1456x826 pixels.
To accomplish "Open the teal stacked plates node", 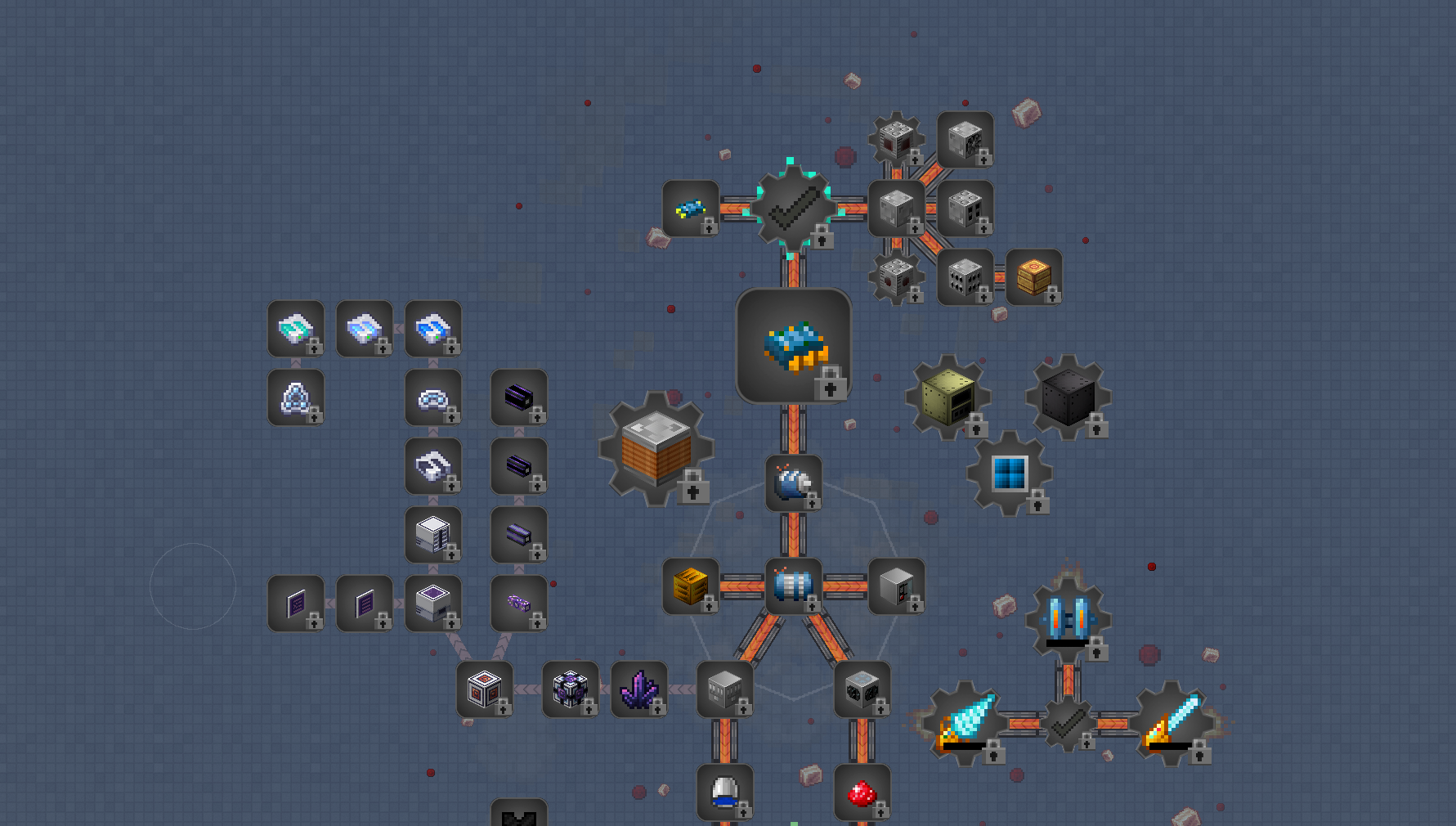I will (295, 329).
